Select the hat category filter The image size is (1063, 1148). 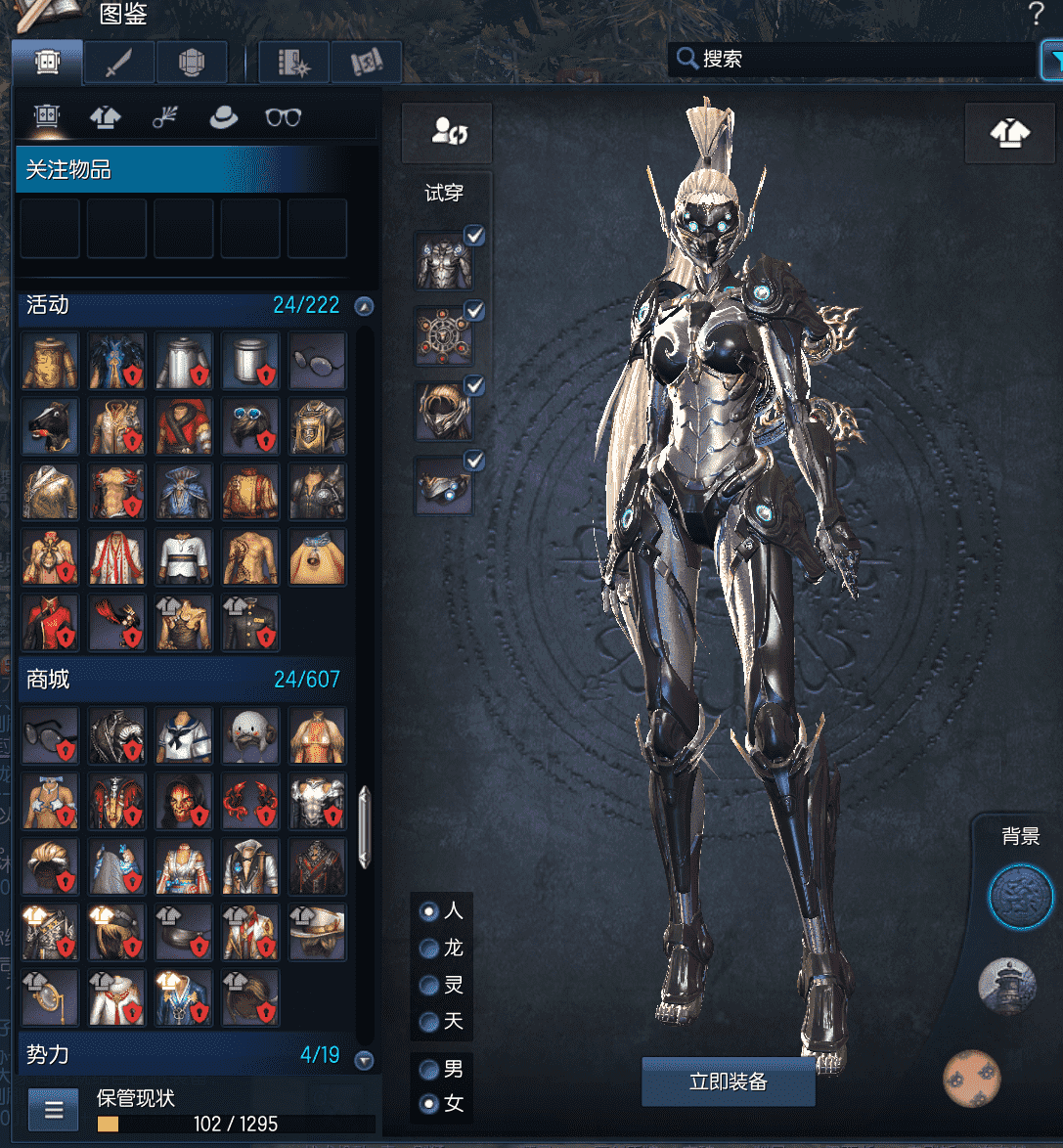tap(224, 118)
